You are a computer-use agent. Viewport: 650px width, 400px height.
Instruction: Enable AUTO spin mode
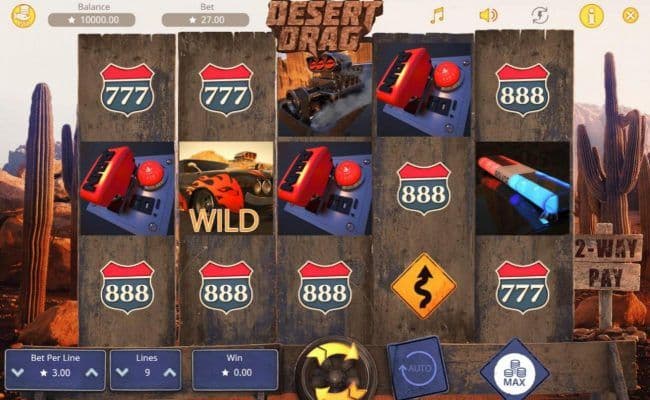416,367
